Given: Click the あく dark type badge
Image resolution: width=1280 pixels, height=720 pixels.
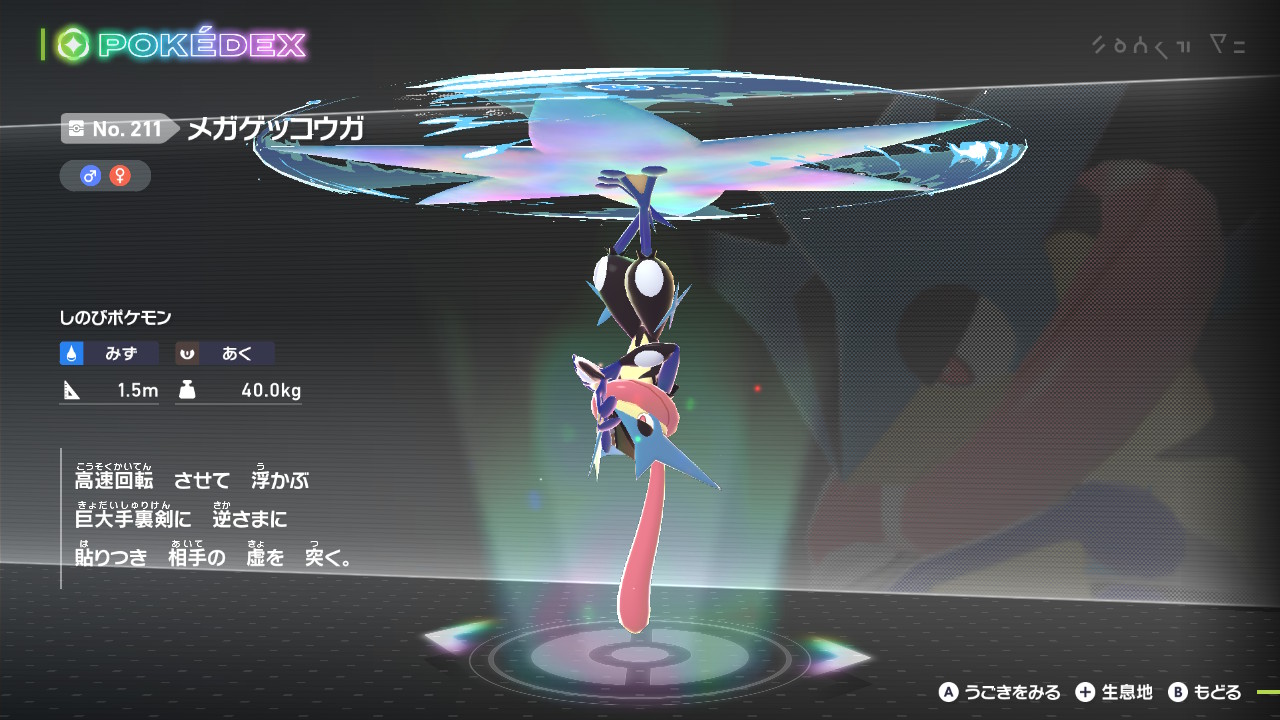Looking at the screenshot, I should pos(225,353).
